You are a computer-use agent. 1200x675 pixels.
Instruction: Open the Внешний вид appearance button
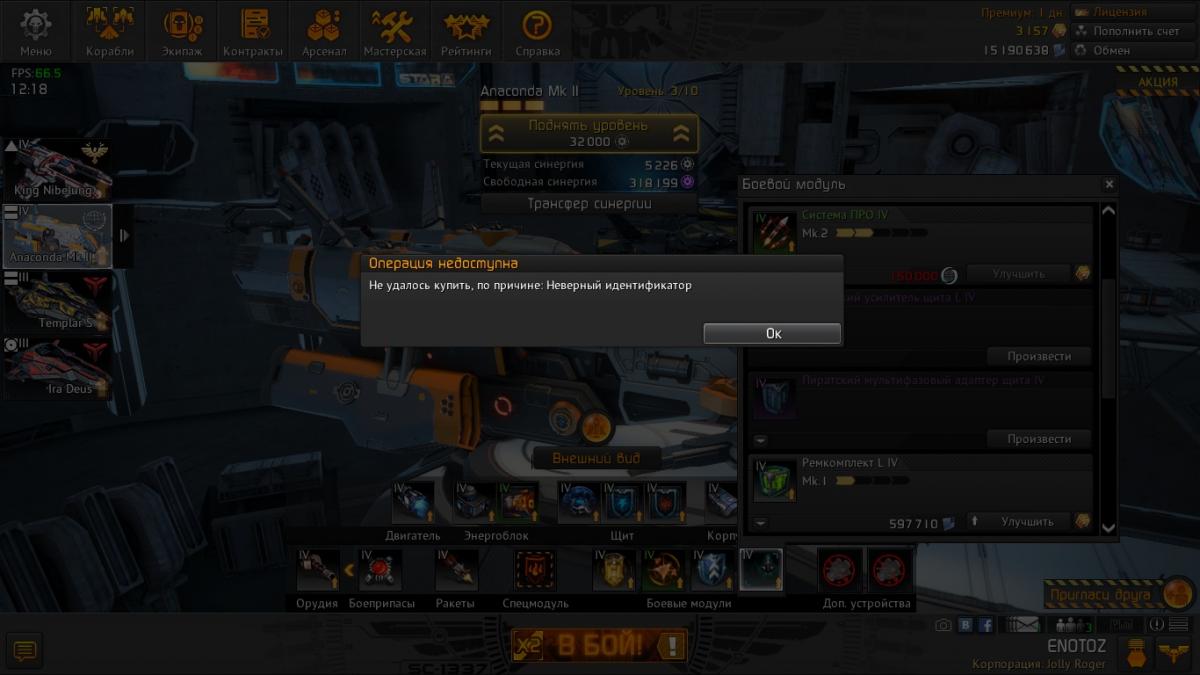(x=595, y=459)
